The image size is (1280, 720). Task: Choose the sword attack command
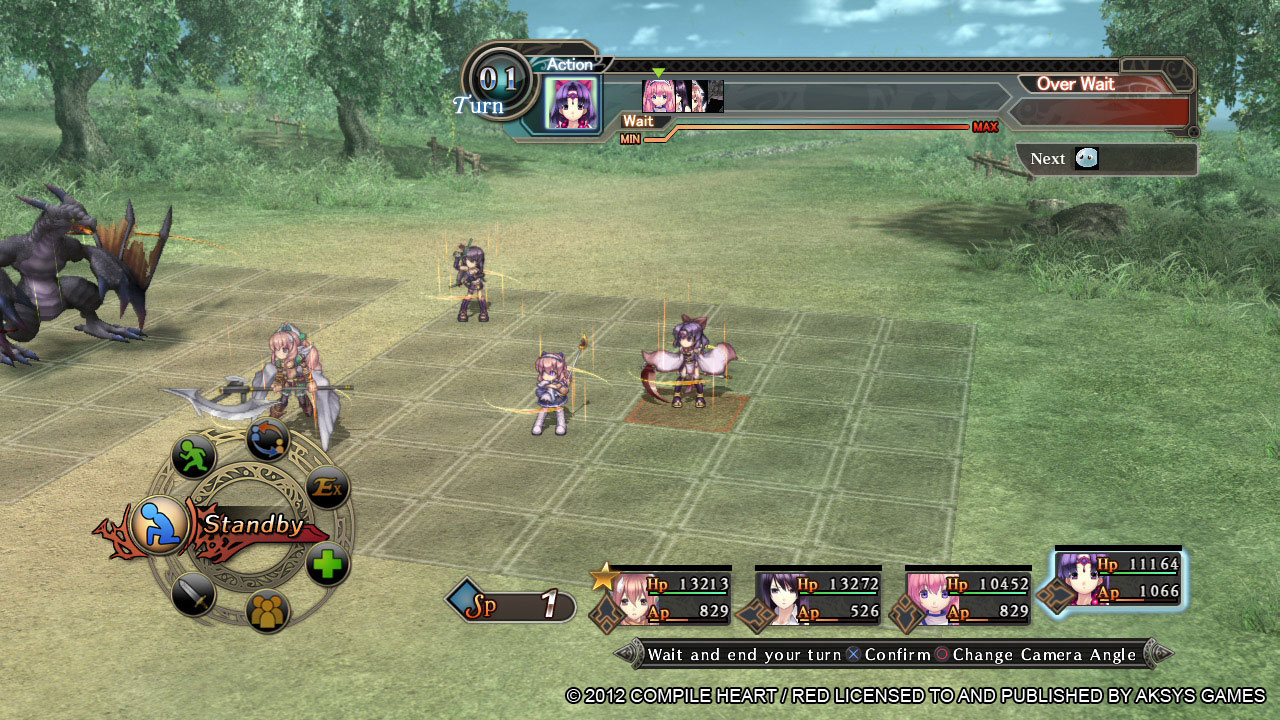(x=193, y=596)
